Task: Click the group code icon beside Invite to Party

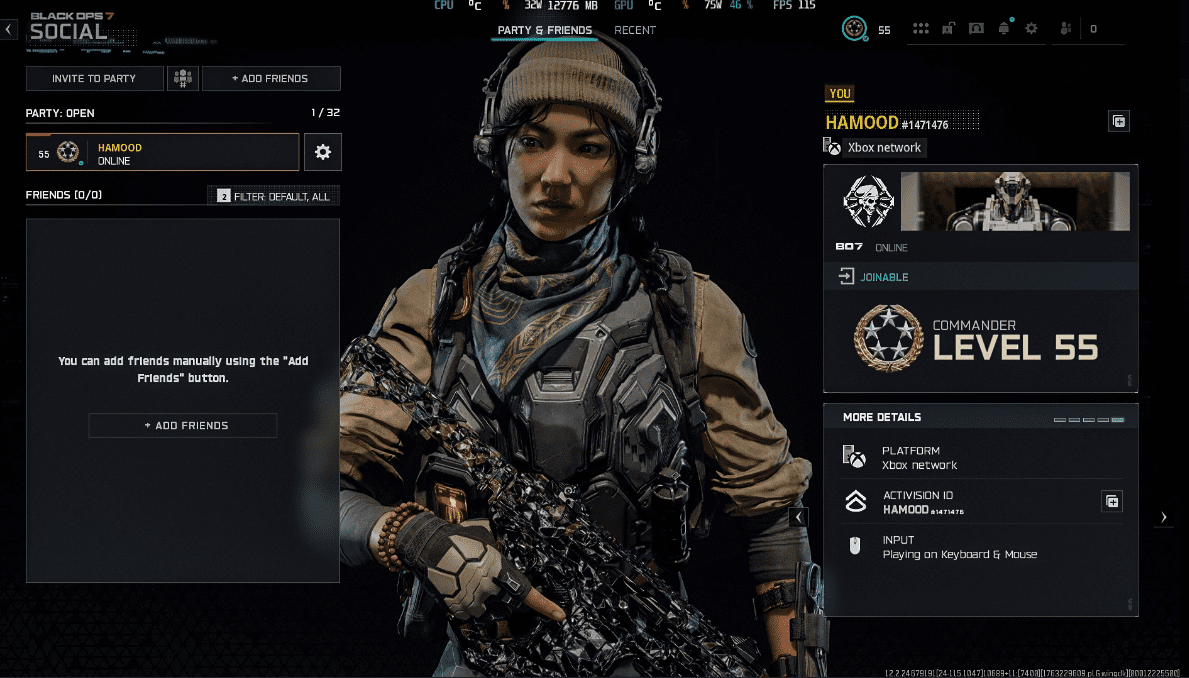Action: click(x=183, y=78)
